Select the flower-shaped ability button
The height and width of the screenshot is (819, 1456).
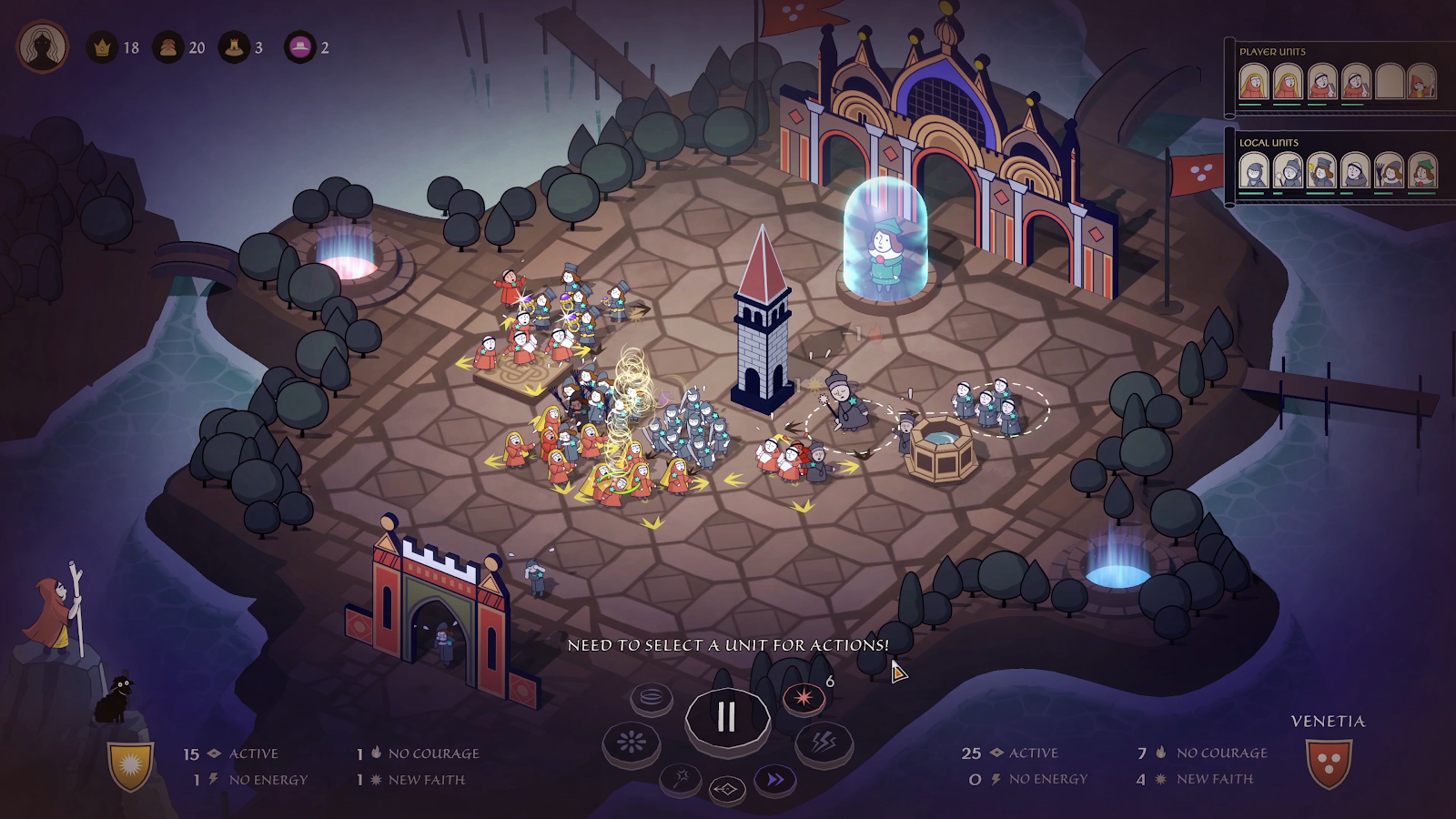[x=631, y=743]
